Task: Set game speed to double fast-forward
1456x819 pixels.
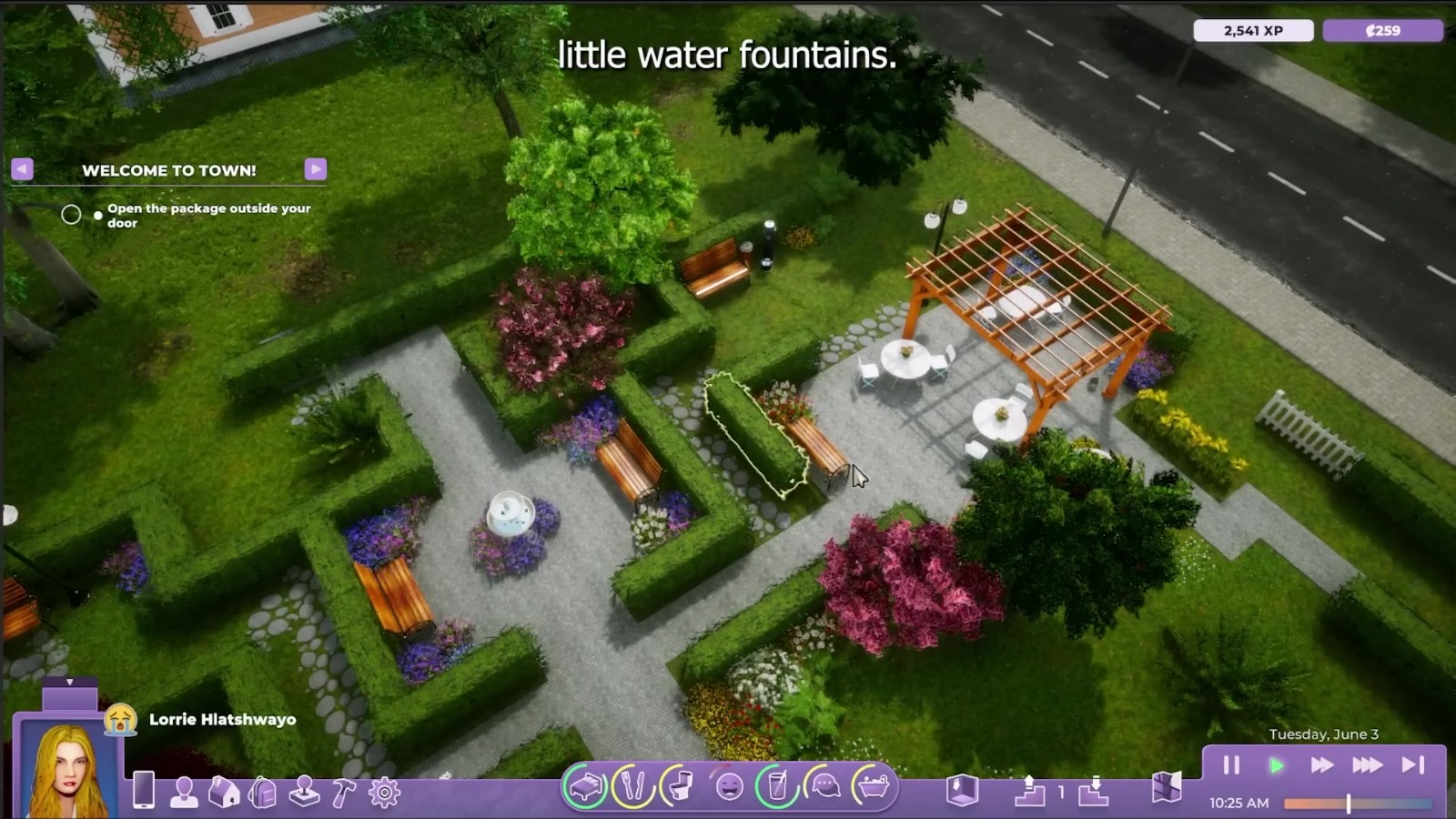Action: (x=1321, y=765)
